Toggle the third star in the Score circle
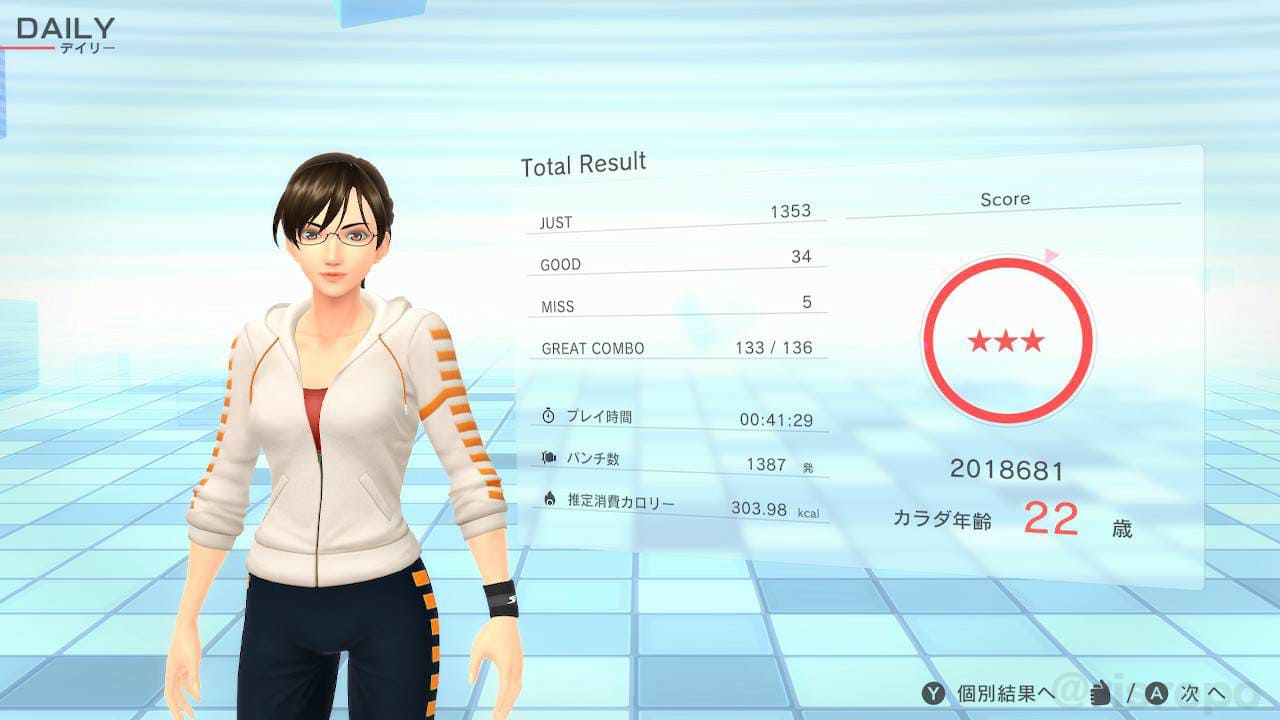The image size is (1280, 720). coord(1034,341)
